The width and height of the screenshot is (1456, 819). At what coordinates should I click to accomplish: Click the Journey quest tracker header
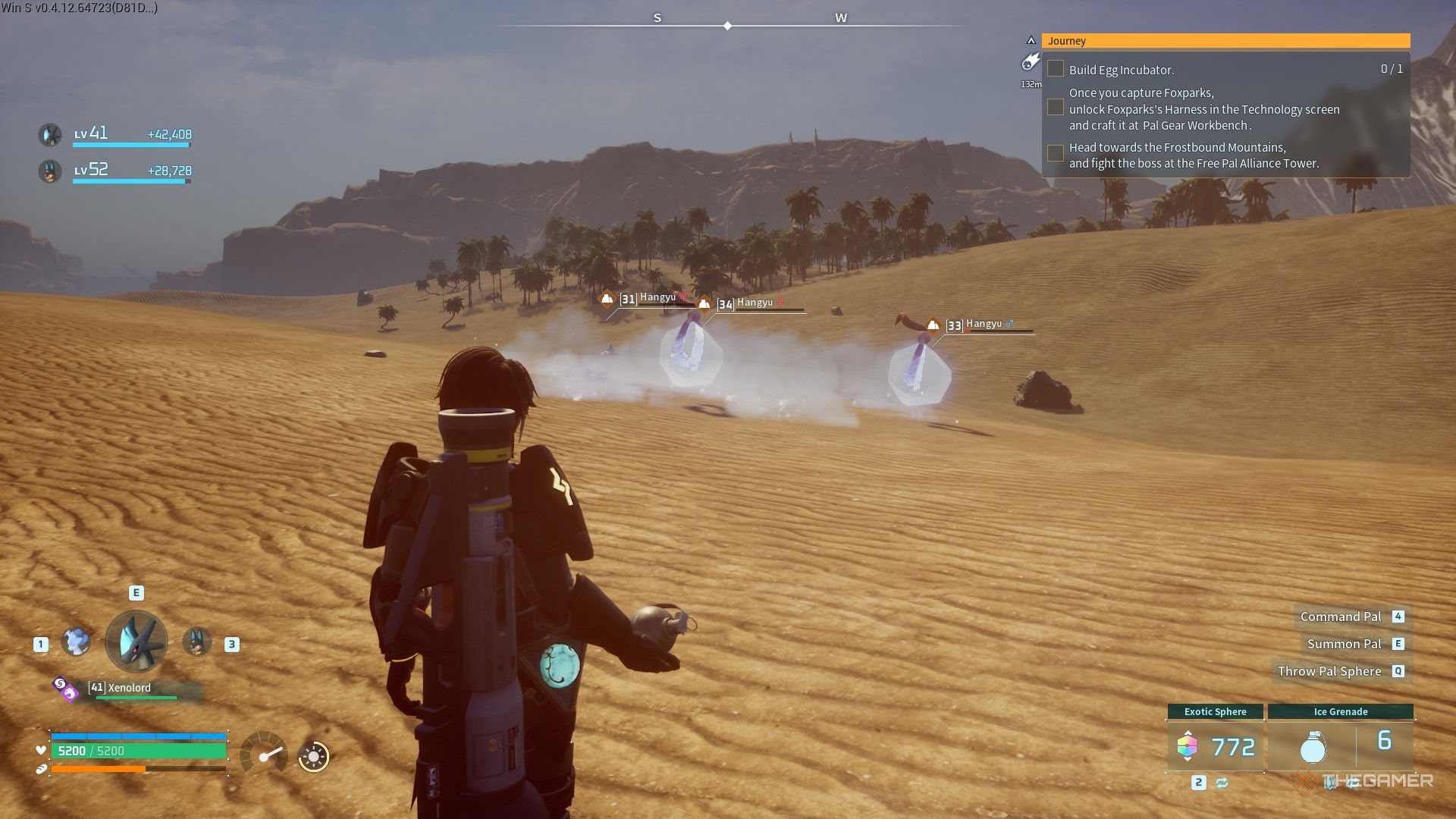coord(1225,41)
